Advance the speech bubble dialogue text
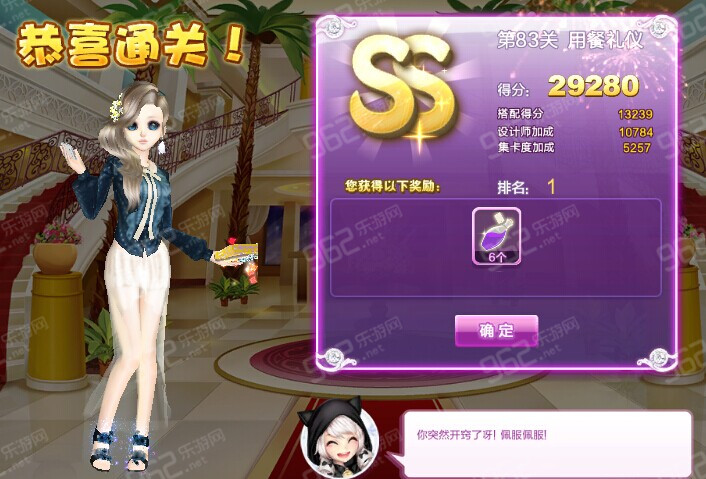This screenshot has height=479, width=706. click(x=545, y=439)
